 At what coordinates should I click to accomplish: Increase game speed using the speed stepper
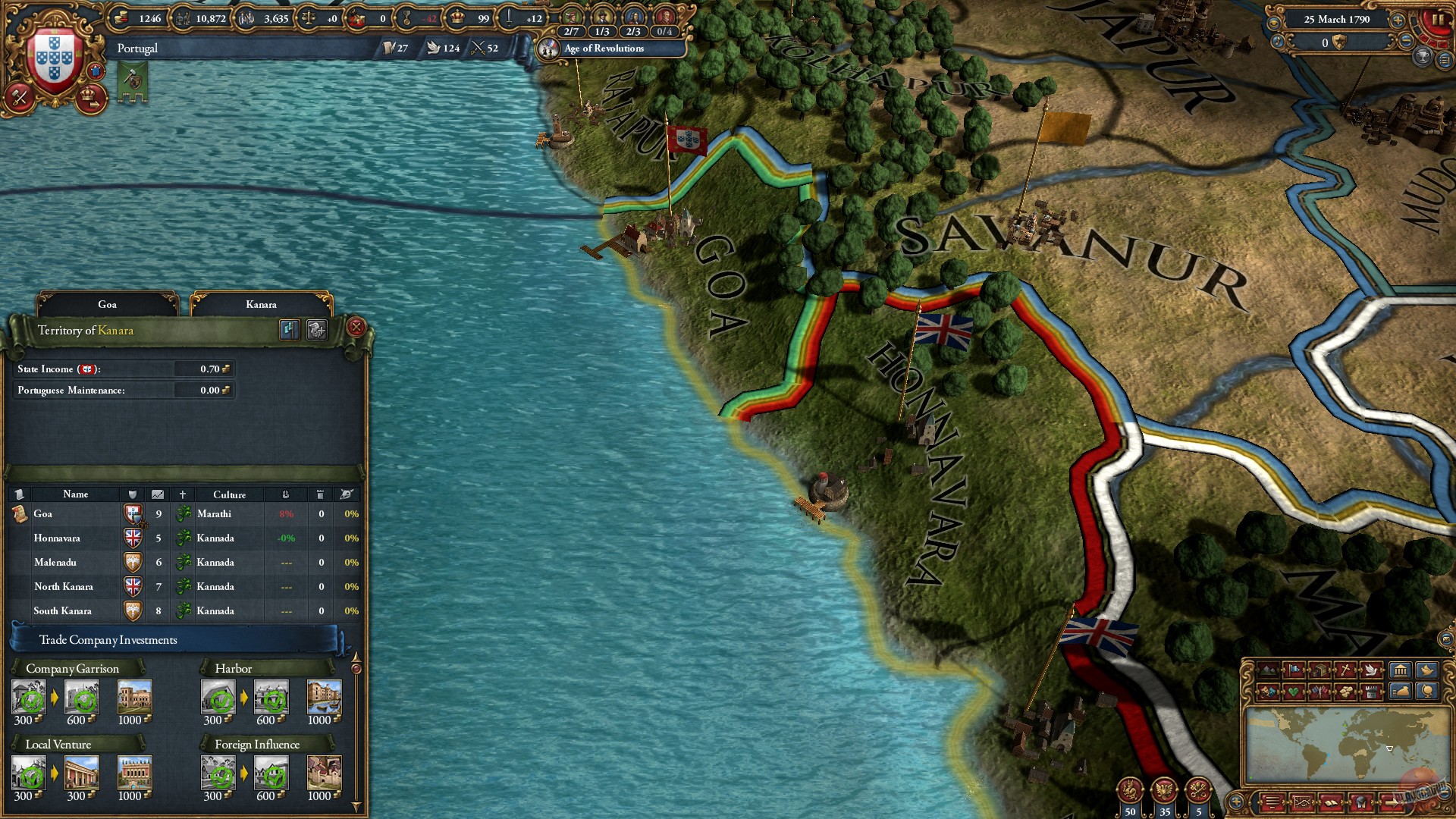click(1398, 20)
